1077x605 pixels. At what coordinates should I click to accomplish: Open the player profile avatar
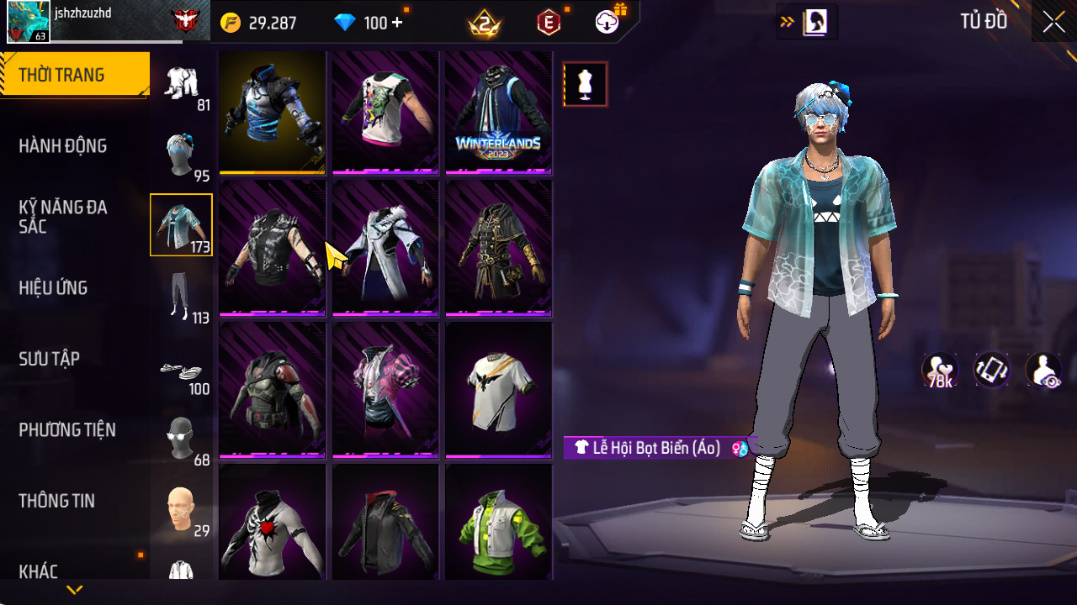pyautogui.click(x=28, y=22)
